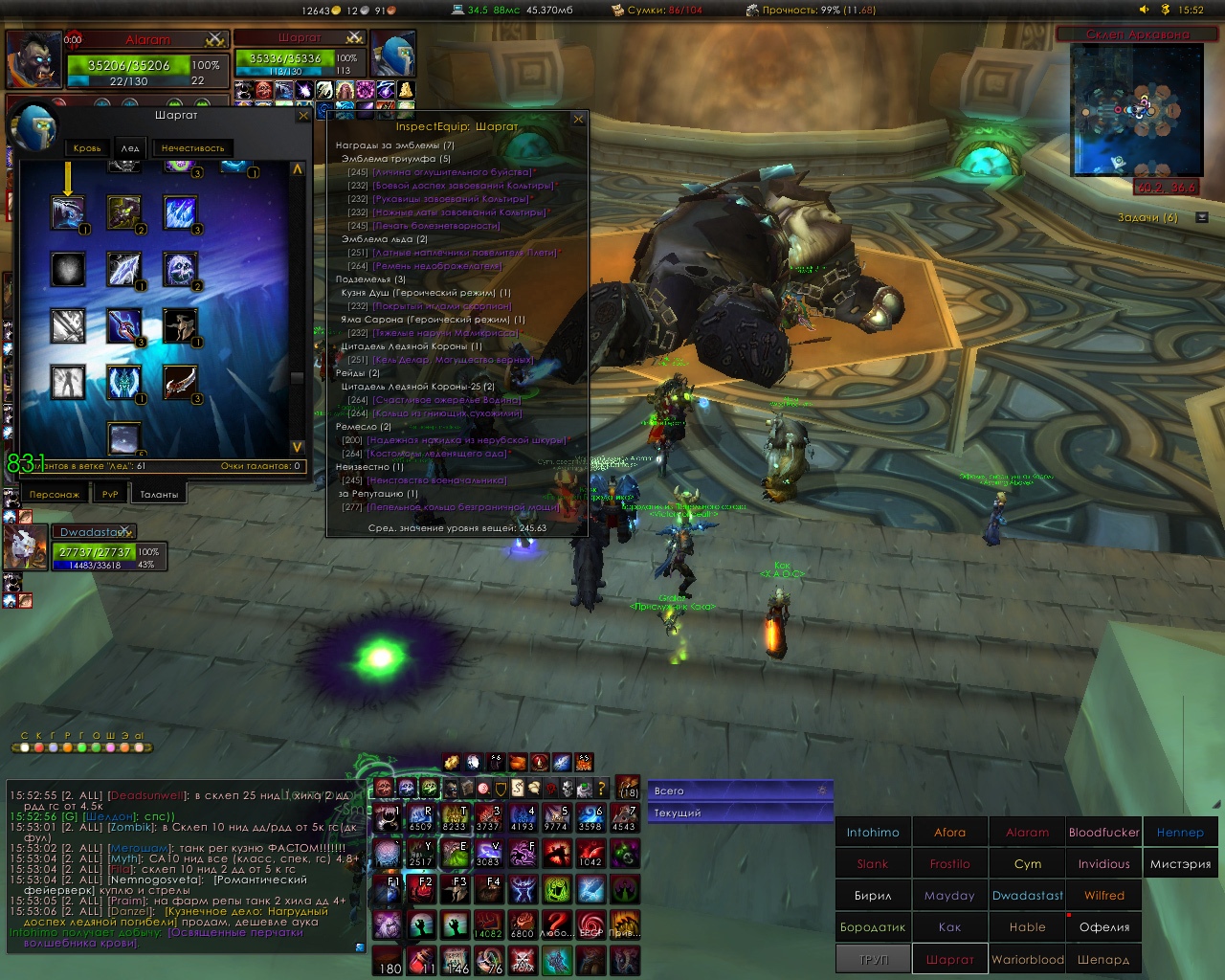The image size is (1225, 980).
Task: Target Bloodfucker in the raid frames
Action: click(1103, 833)
